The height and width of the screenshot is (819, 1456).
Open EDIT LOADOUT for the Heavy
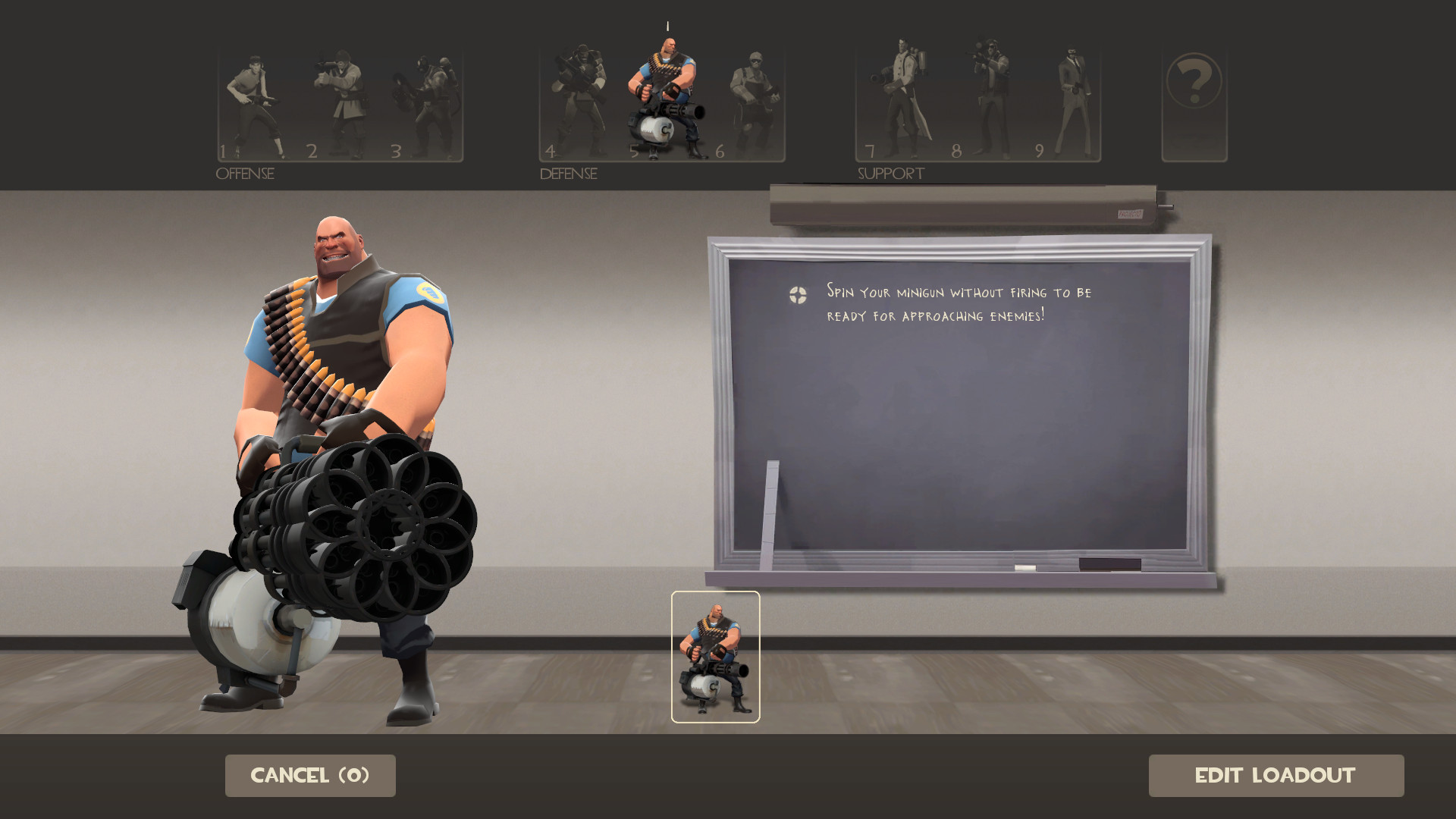point(1277,775)
